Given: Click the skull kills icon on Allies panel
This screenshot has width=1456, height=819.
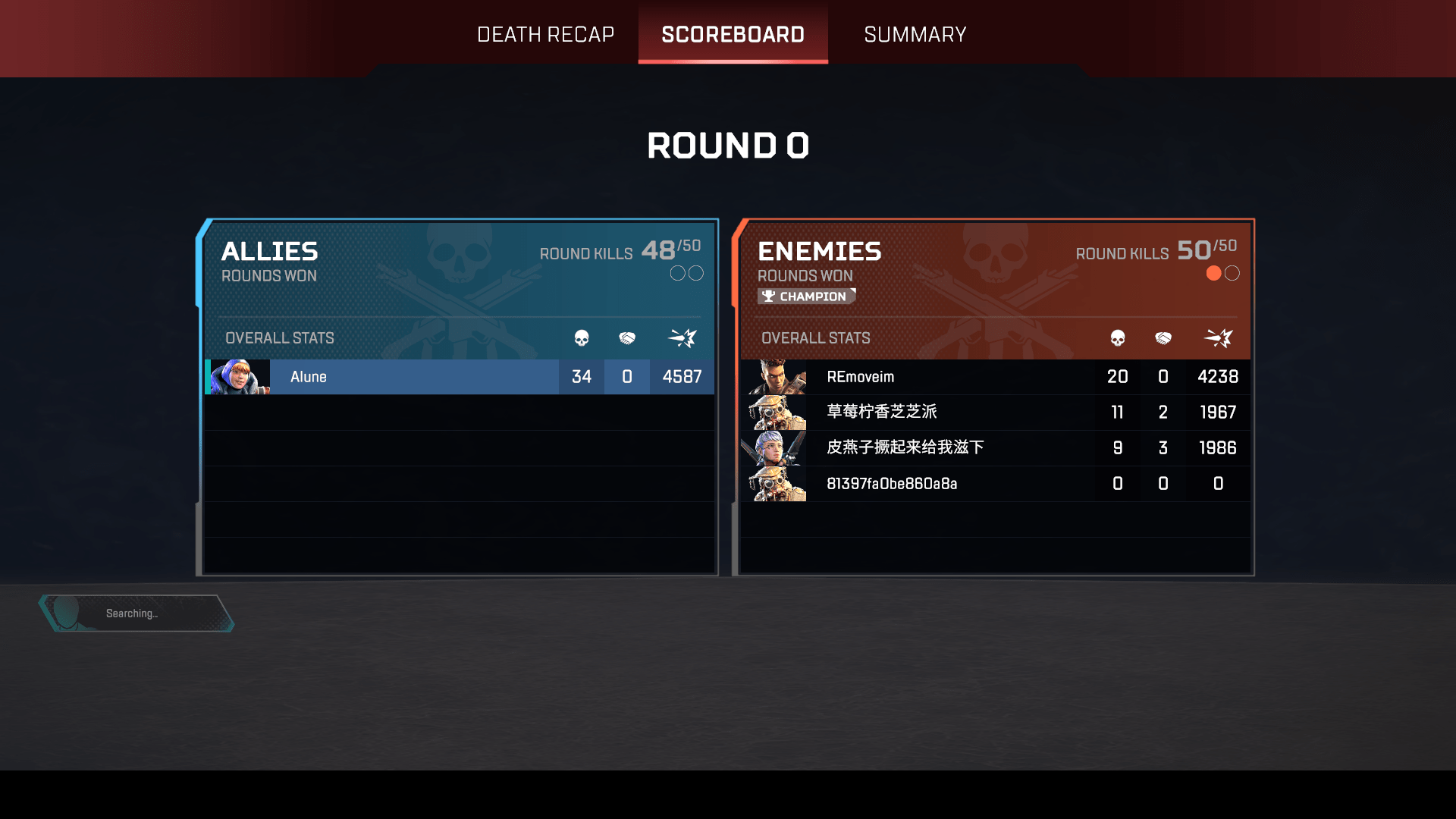Looking at the screenshot, I should [x=581, y=339].
